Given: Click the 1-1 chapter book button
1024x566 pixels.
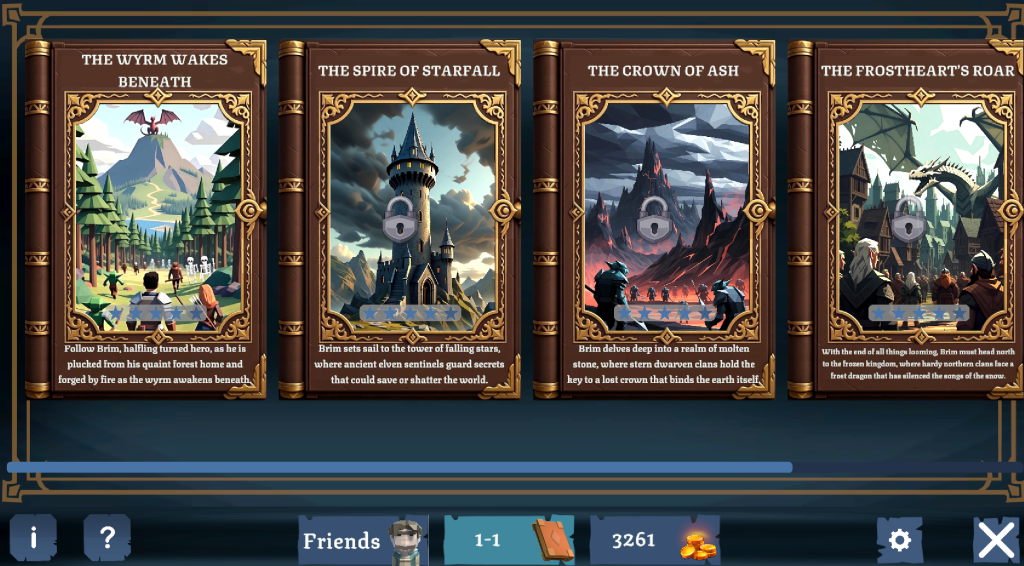Looking at the screenshot, I should point(508,541).
